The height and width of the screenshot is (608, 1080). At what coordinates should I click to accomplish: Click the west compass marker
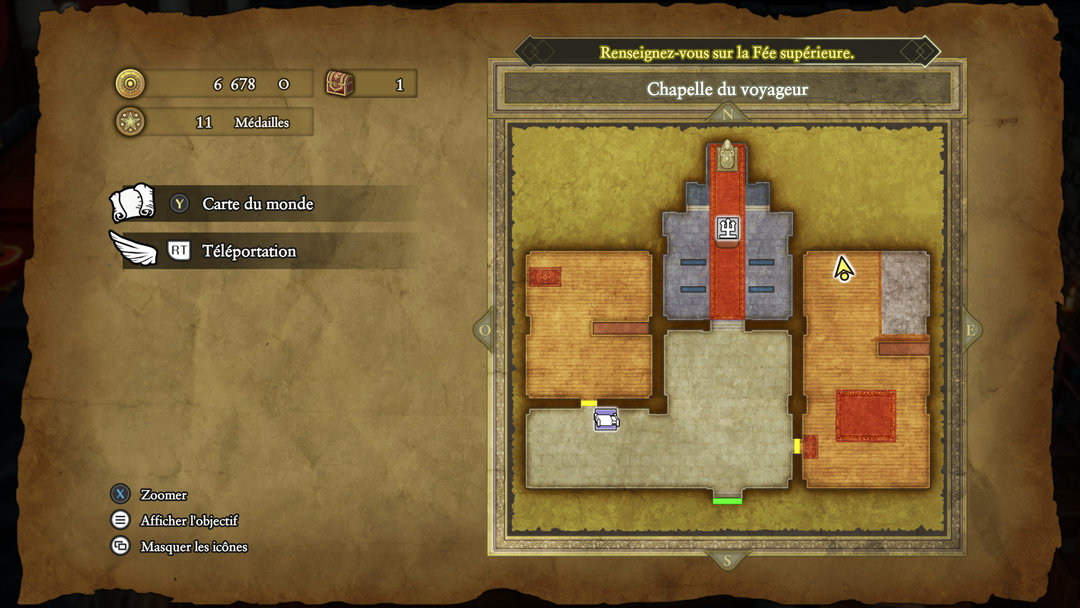(x=485, y=330)
